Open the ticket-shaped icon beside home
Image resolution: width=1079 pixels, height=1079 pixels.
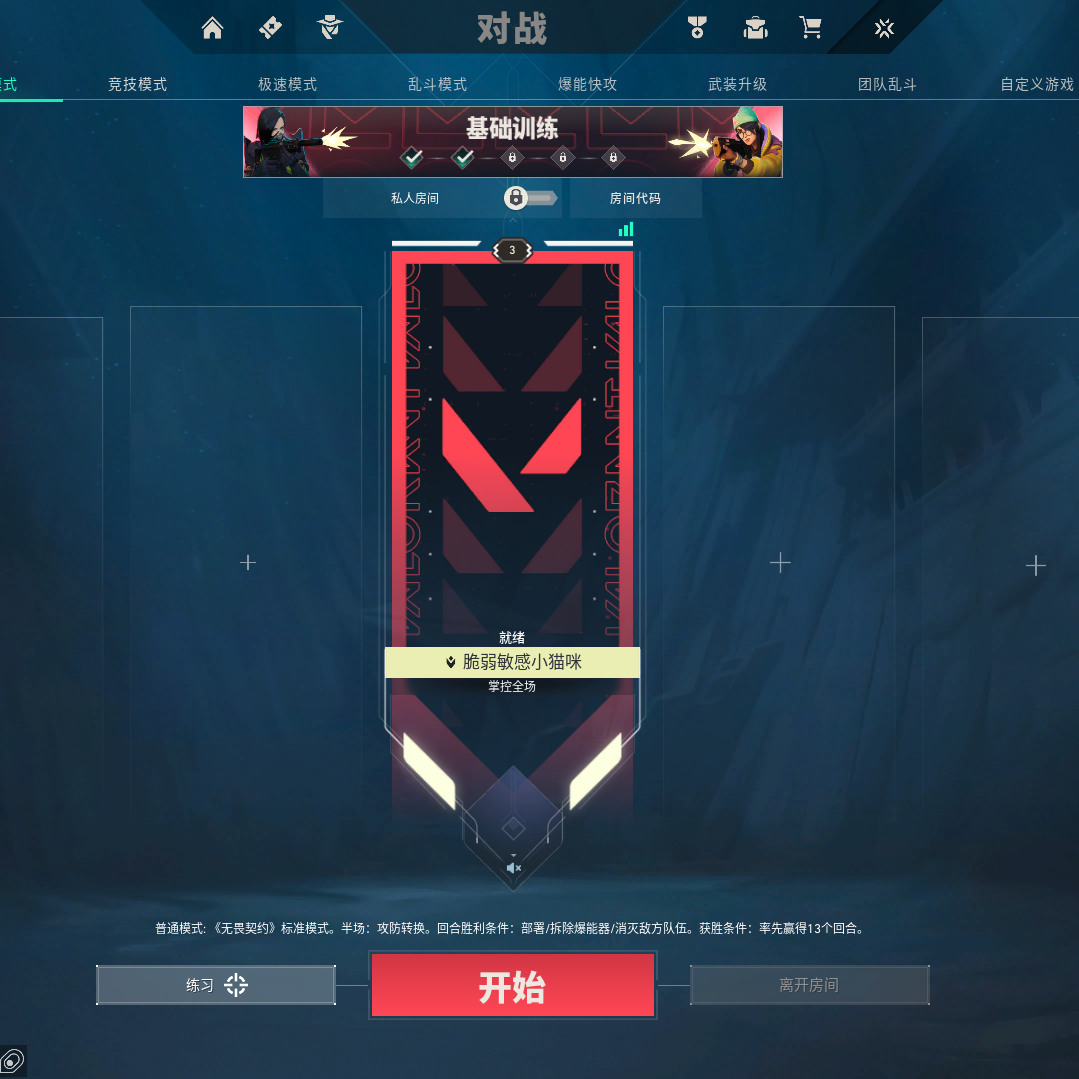(x=271, y=28)
